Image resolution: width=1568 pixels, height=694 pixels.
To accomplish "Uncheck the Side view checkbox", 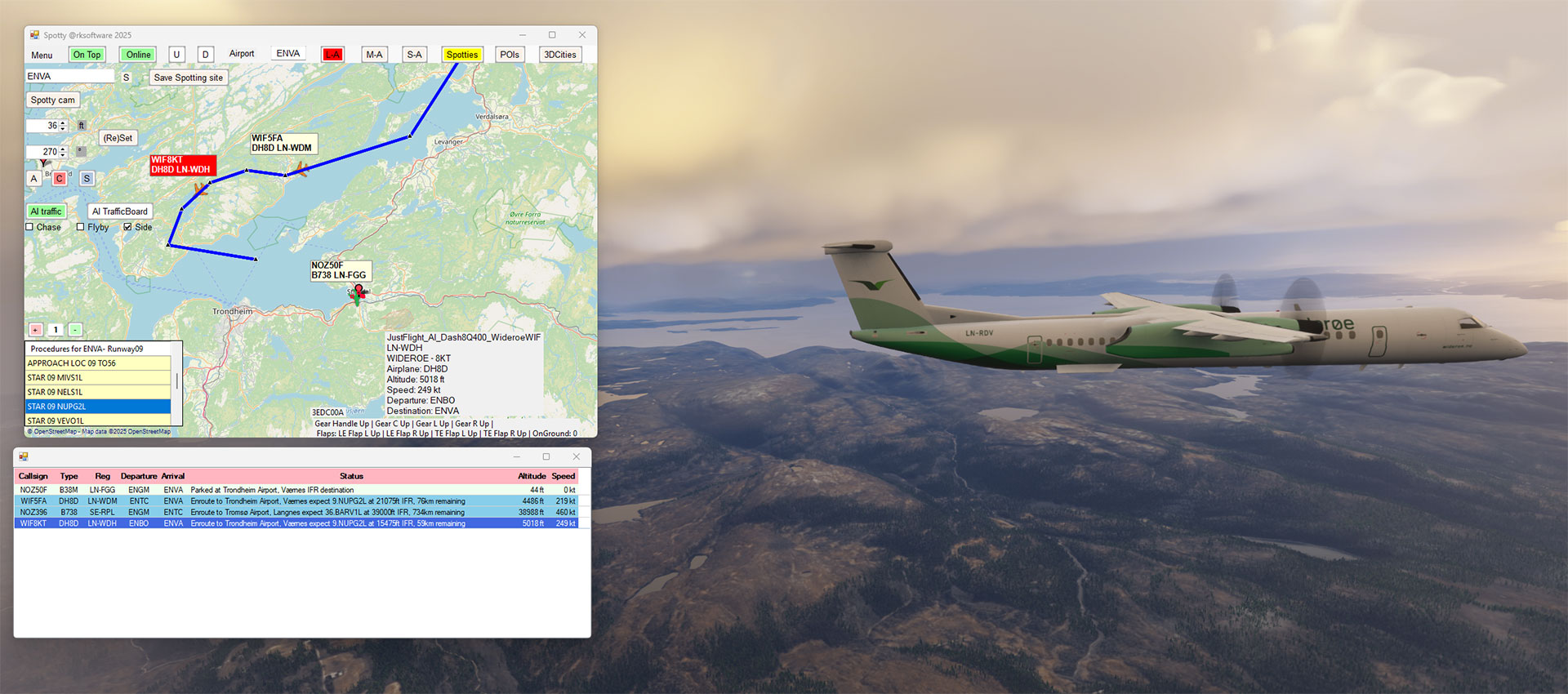I will [128, 227].
